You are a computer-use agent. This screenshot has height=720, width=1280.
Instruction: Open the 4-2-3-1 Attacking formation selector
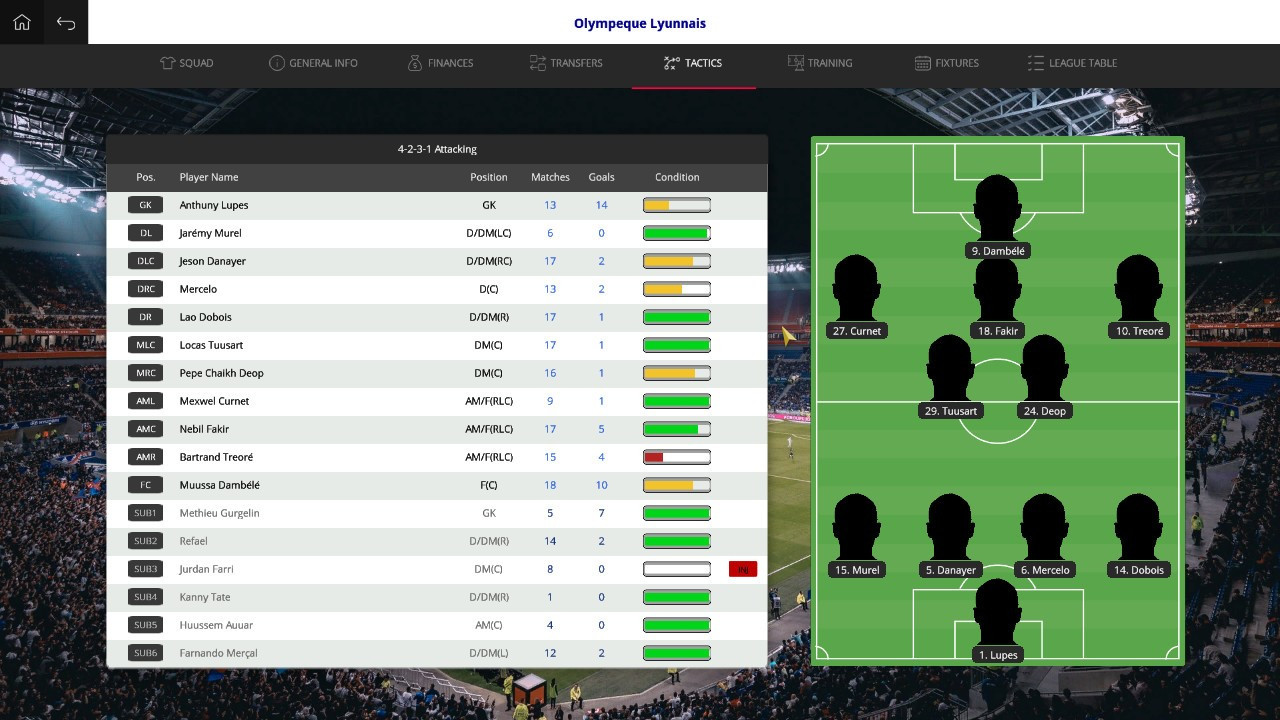coord(437,148)
